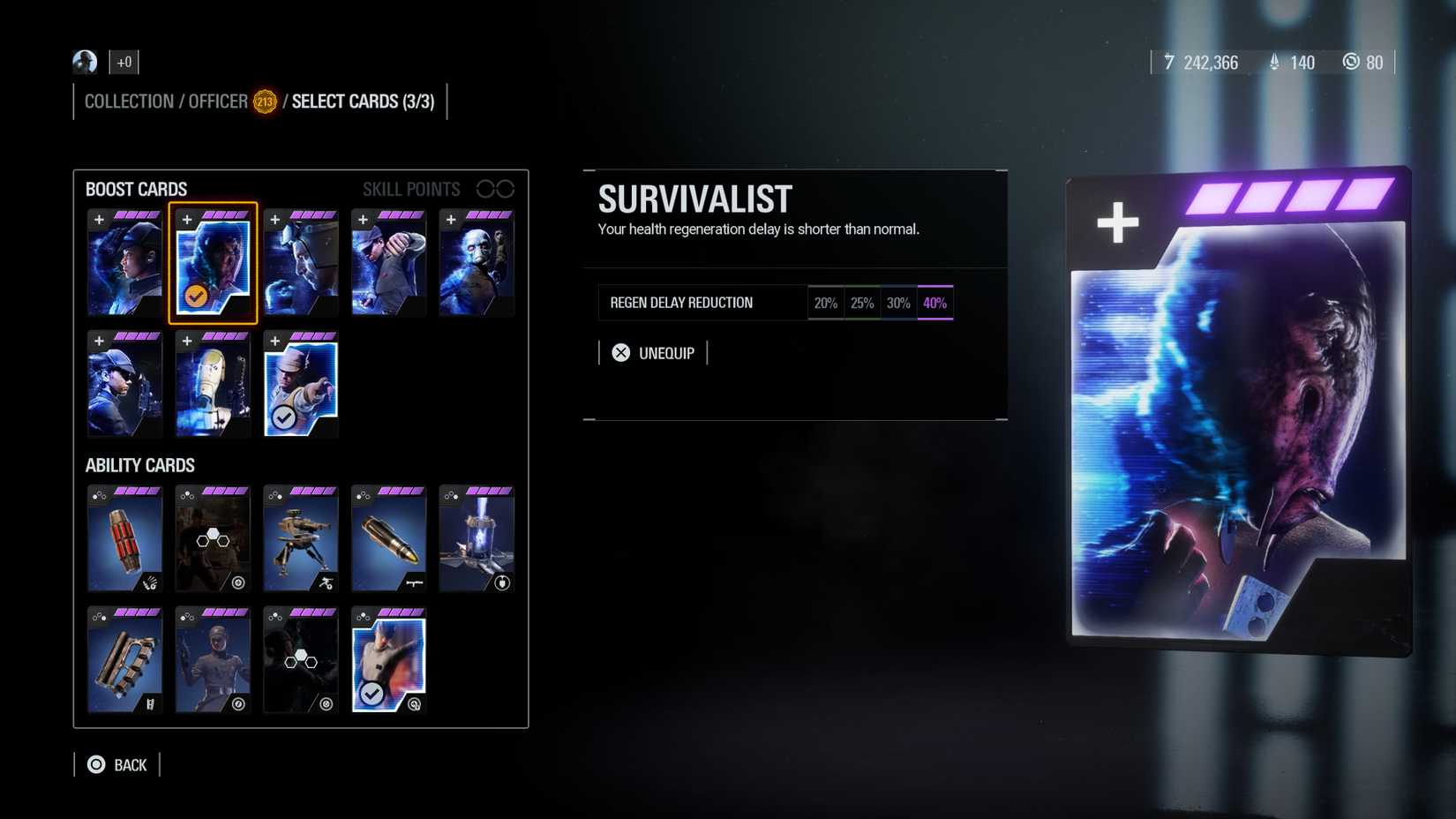
Task: Click equipped checkmark on Battle Command ability card
Action: point(372,693)
